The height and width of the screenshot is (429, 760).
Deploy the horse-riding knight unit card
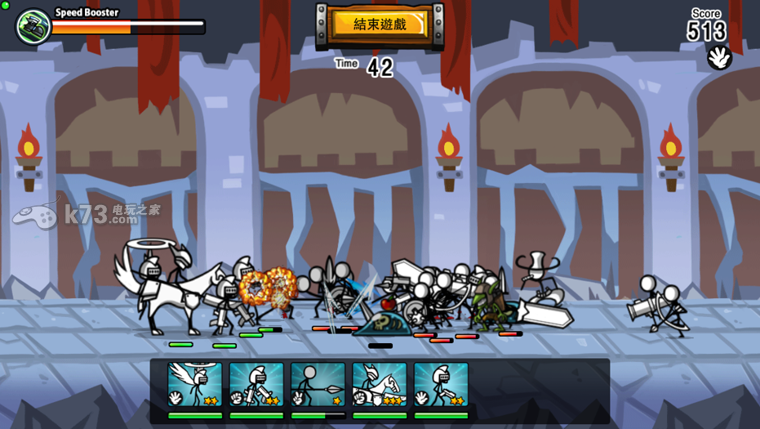coord(379,387)
